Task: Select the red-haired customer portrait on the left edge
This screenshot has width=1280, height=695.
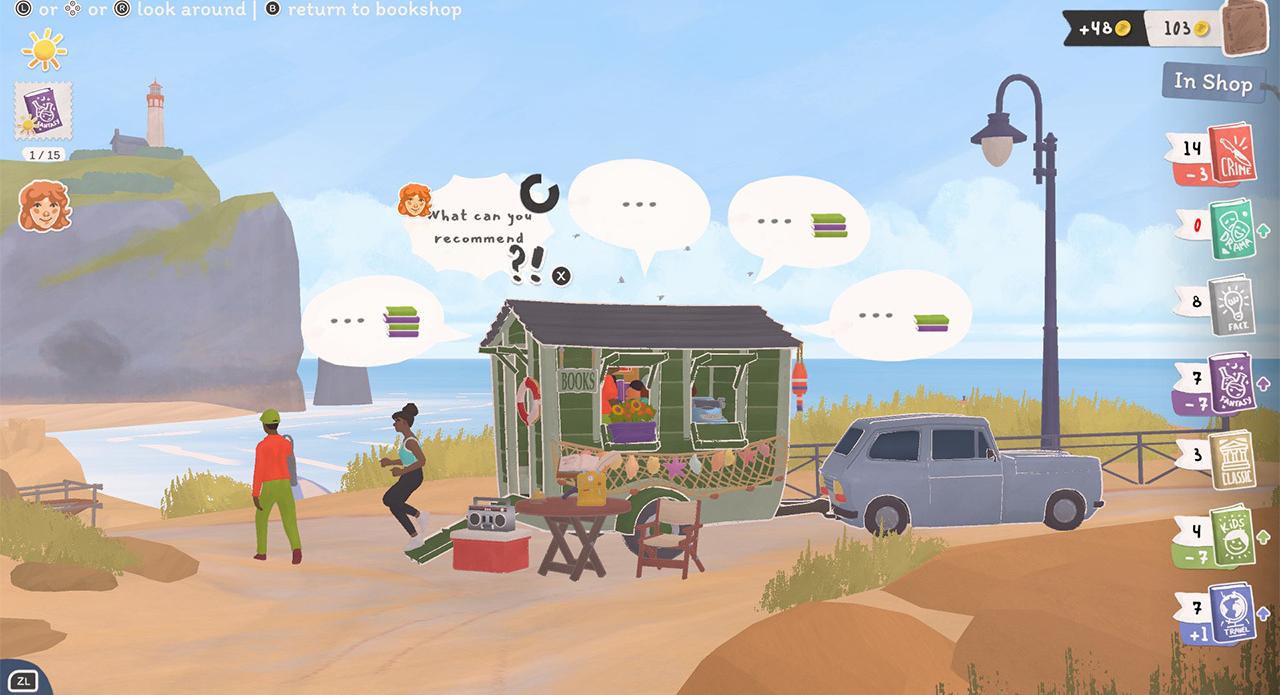Action: click(x=44, y=207)
